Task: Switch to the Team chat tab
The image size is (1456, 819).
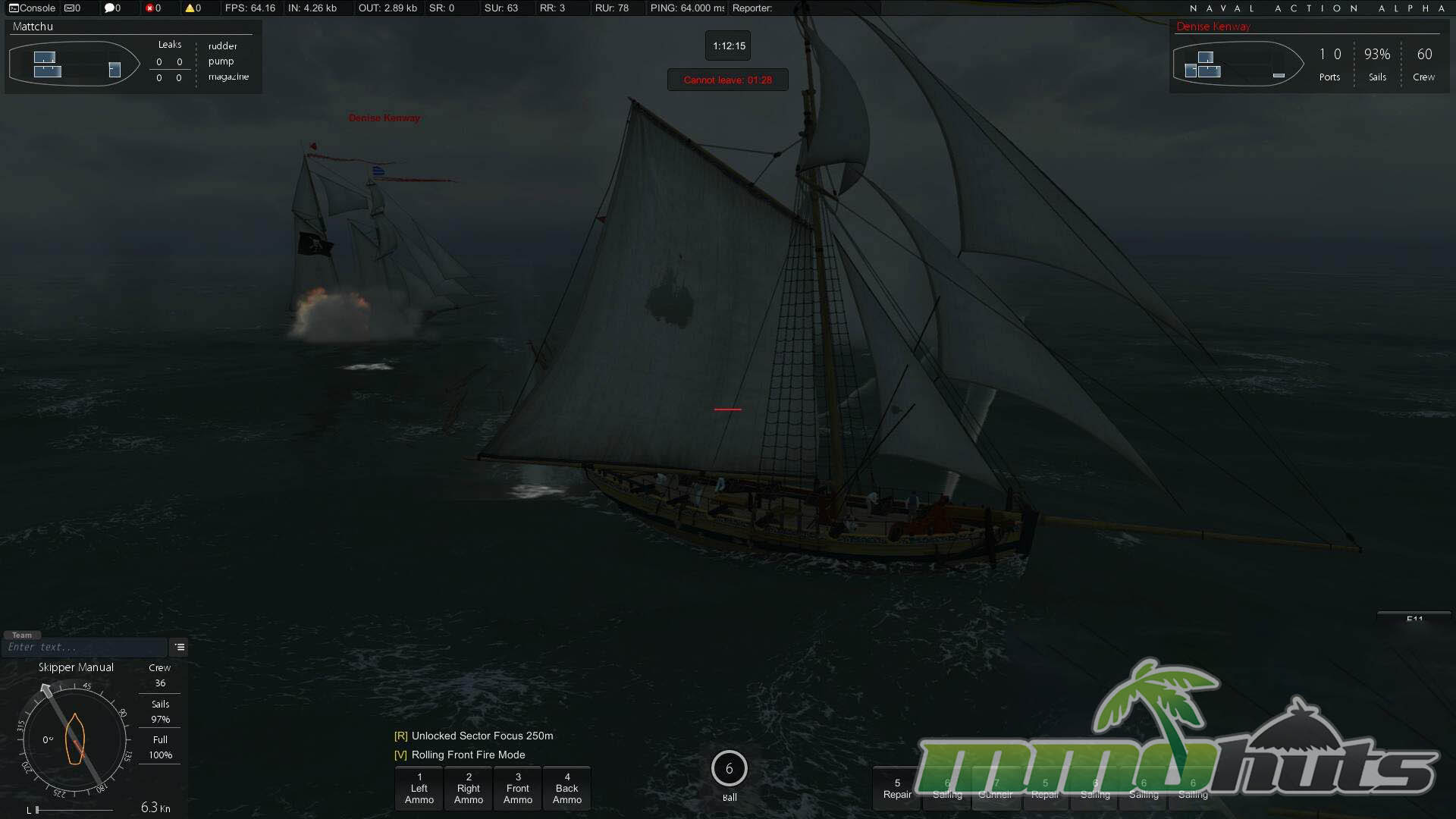Action: coord(22,635)
